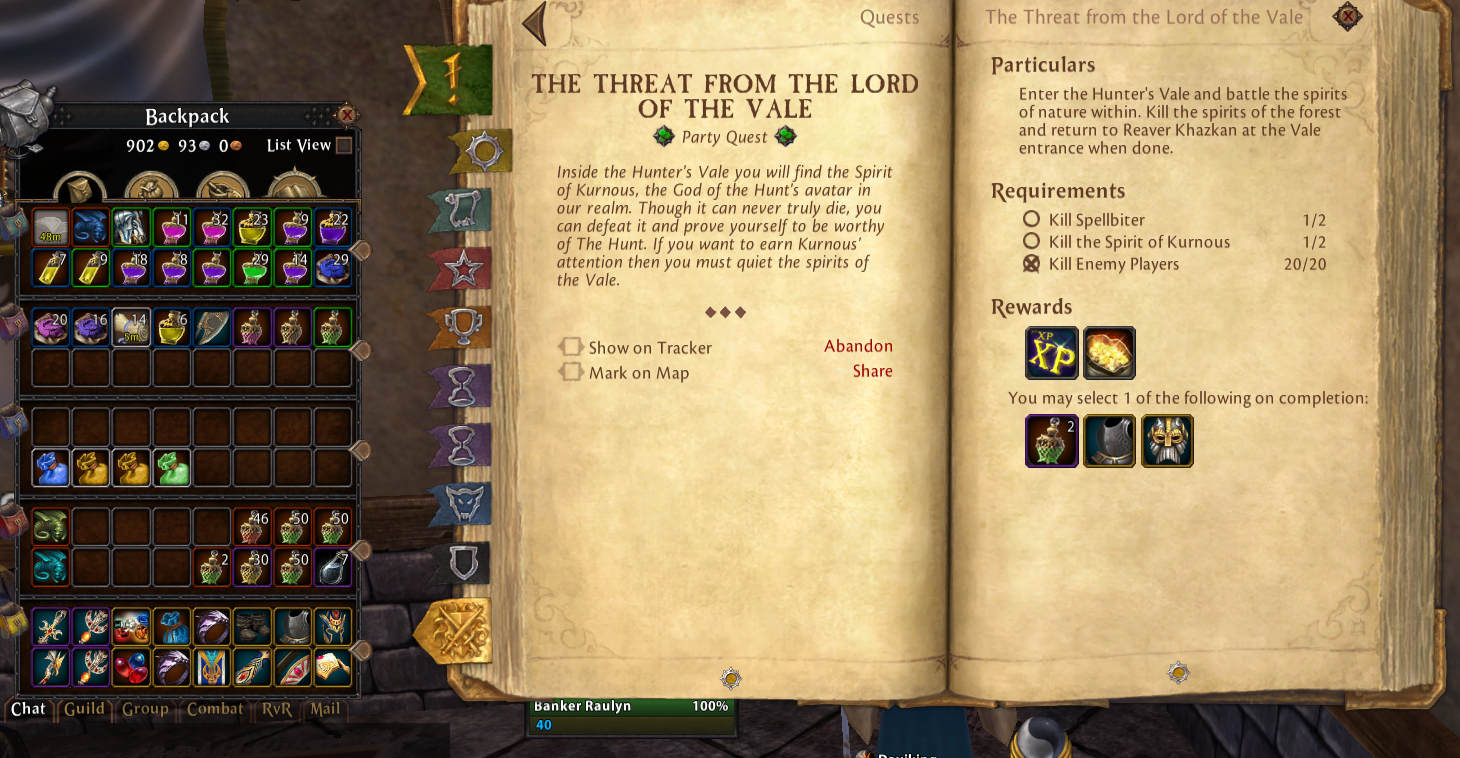Tick the Mark on Map checkbox
This screenshot has width=1460, height=758.
(x=571, y=372)
